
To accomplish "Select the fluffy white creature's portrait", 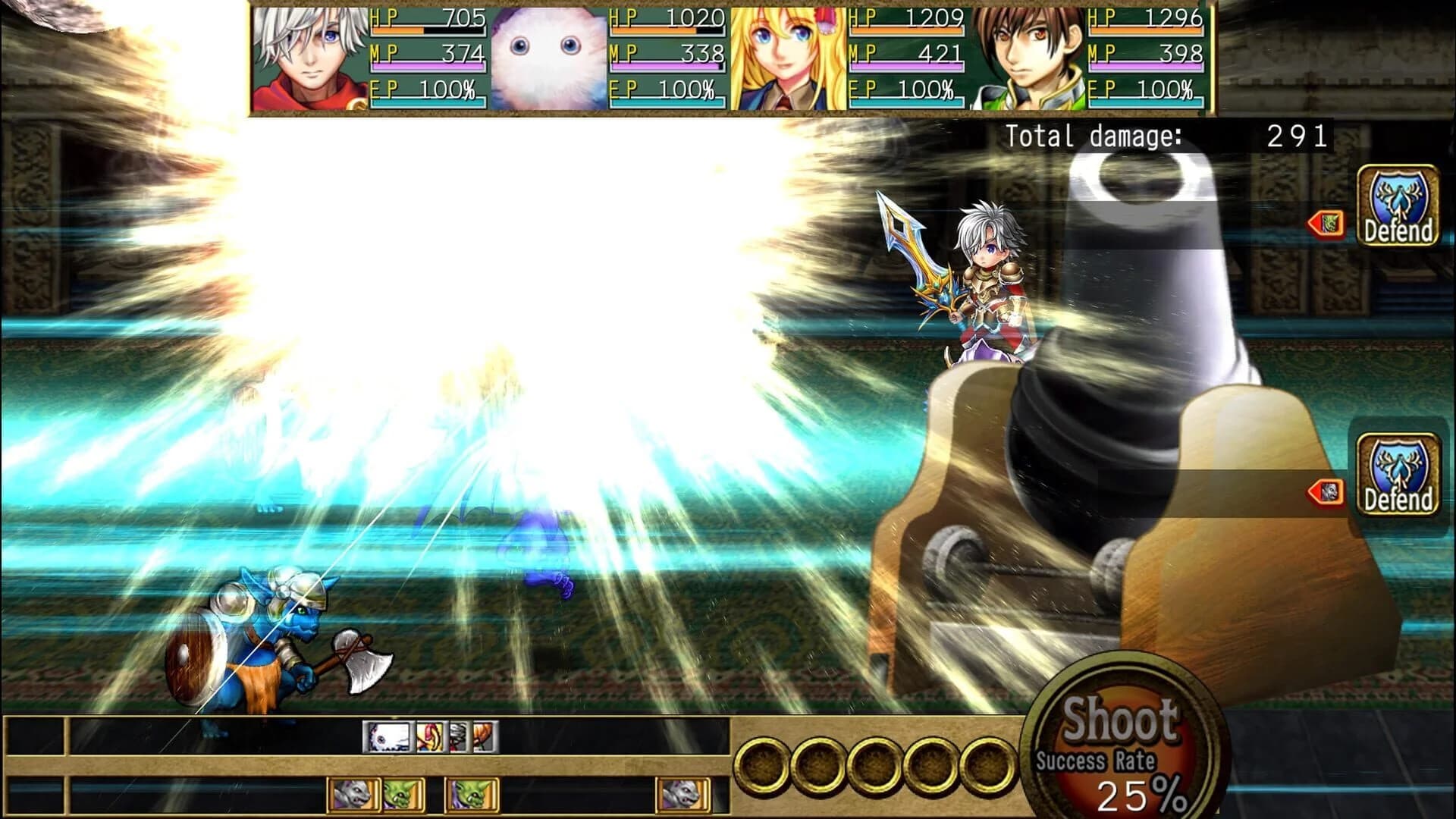I will tap(544, 55).
